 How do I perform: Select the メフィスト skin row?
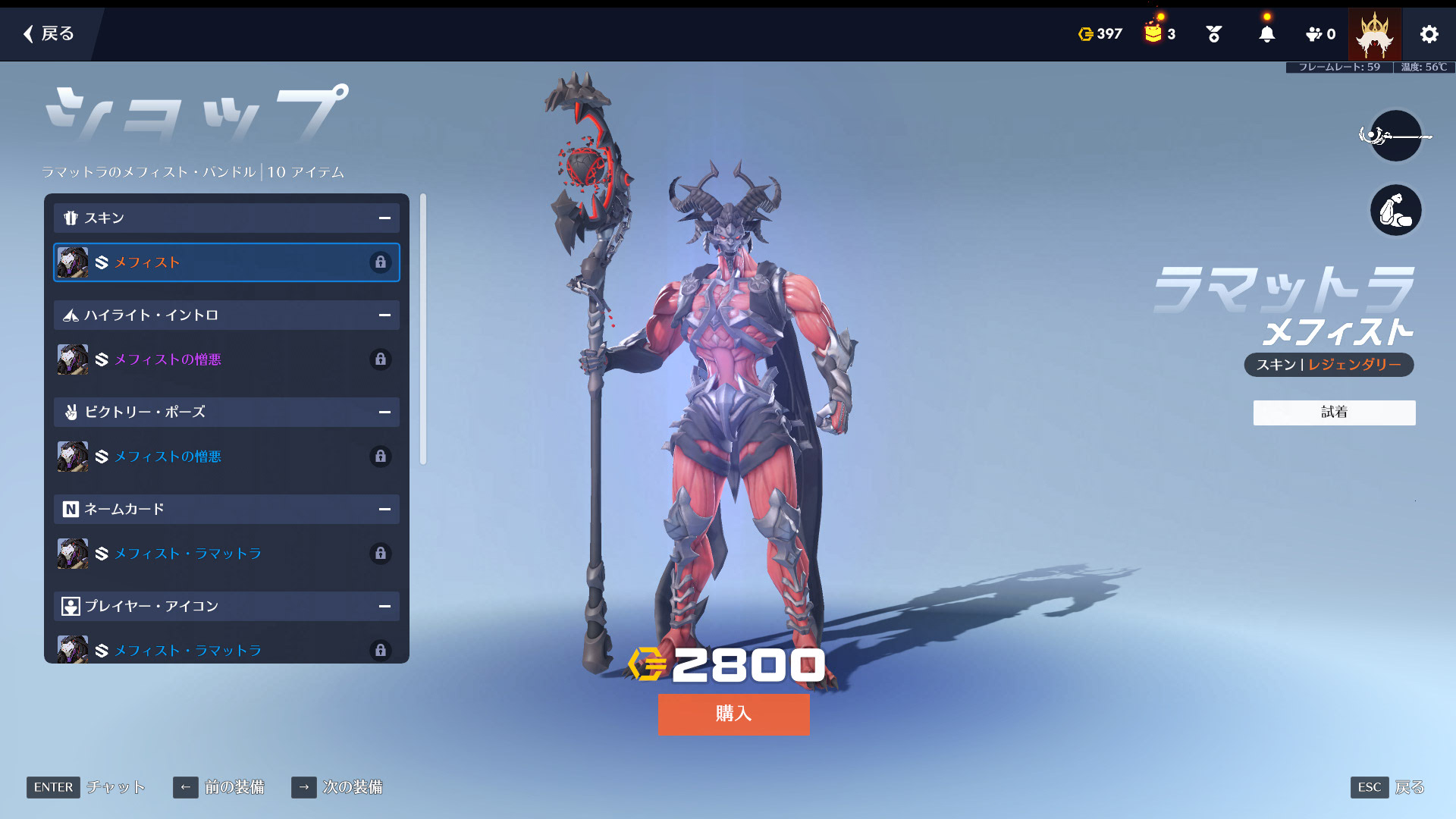click(x=226, y=262)
